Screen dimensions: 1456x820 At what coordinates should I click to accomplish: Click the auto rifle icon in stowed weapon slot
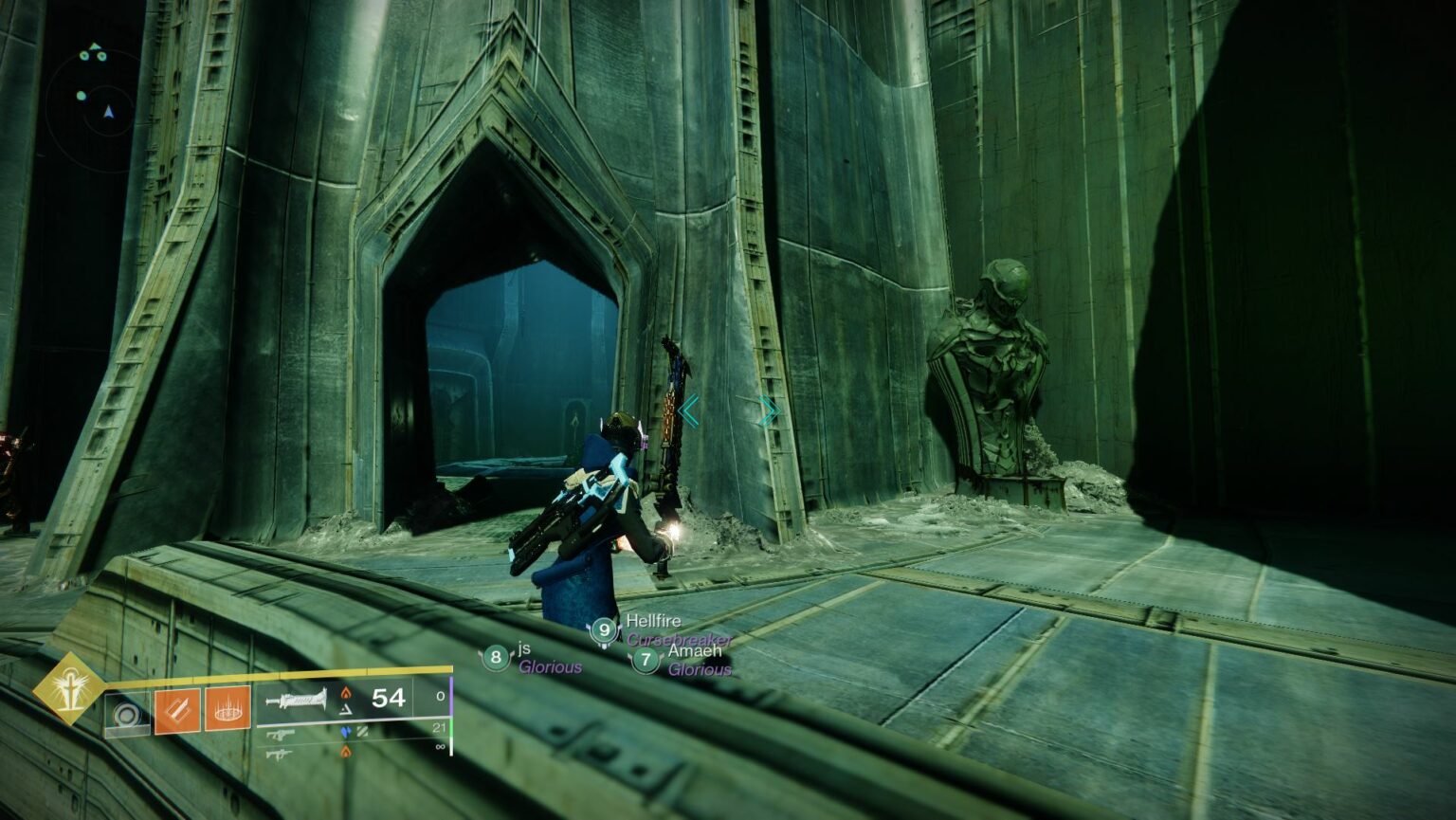282,733
